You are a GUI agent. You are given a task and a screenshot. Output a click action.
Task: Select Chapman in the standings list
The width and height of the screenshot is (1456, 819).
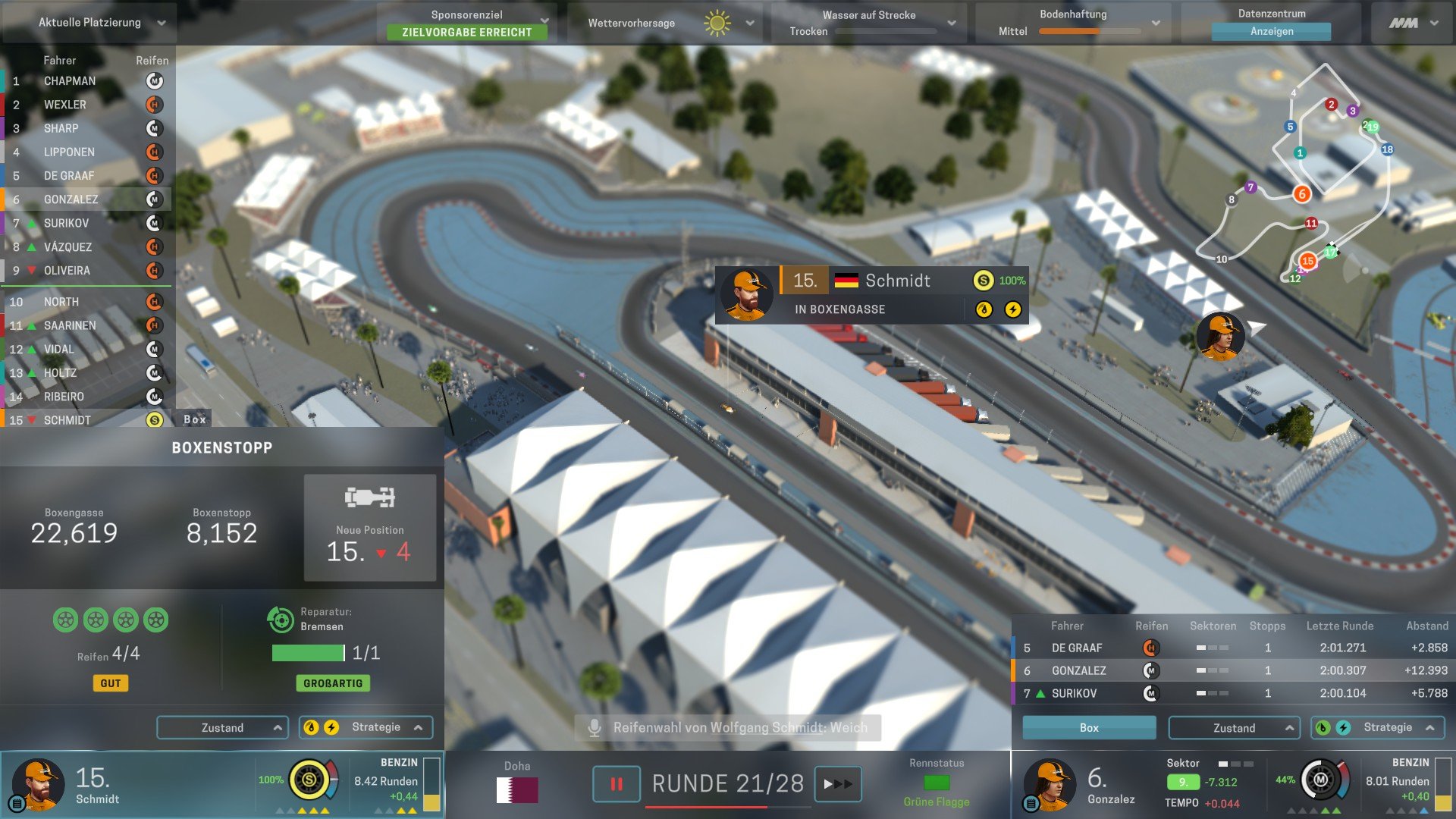[70, 81]
